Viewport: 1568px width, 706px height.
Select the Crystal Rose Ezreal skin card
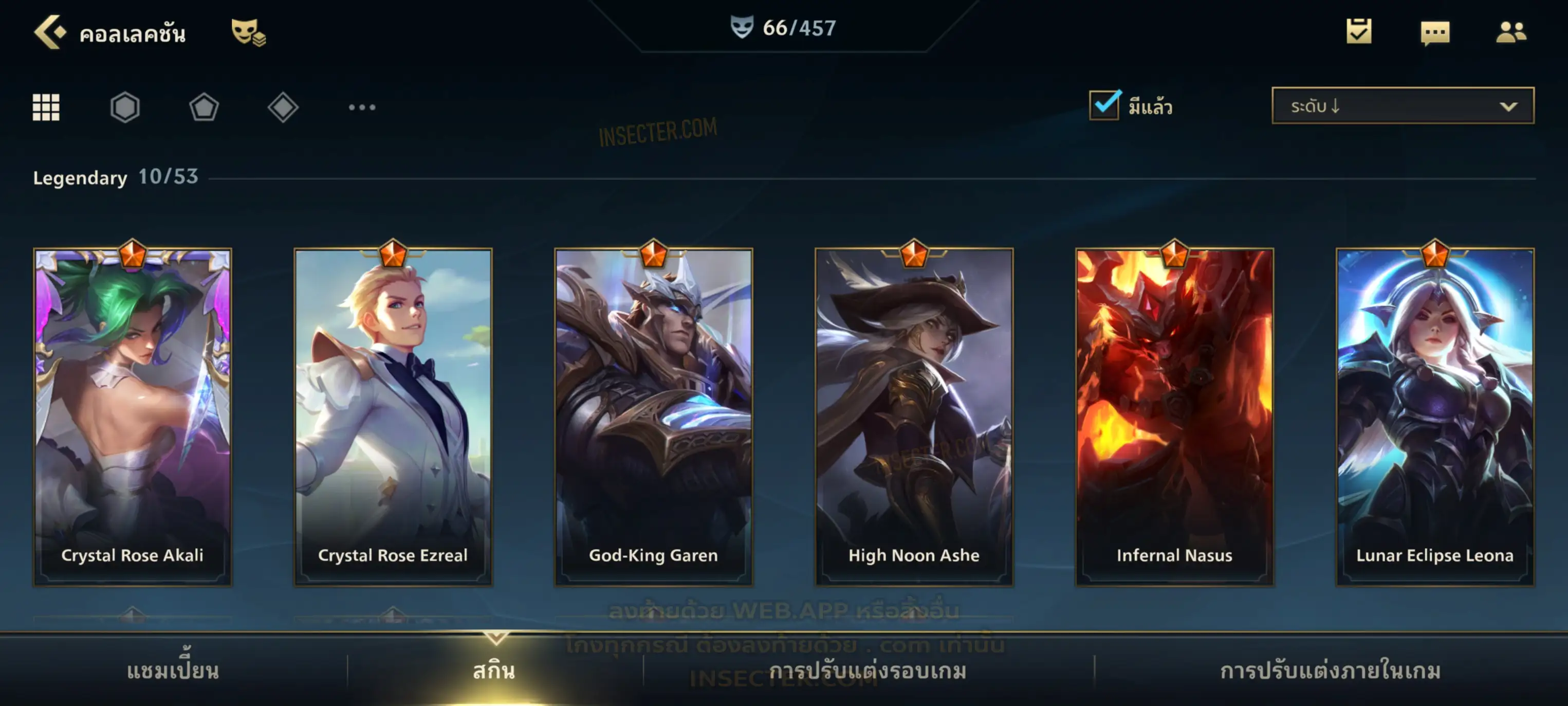point(393,417)
